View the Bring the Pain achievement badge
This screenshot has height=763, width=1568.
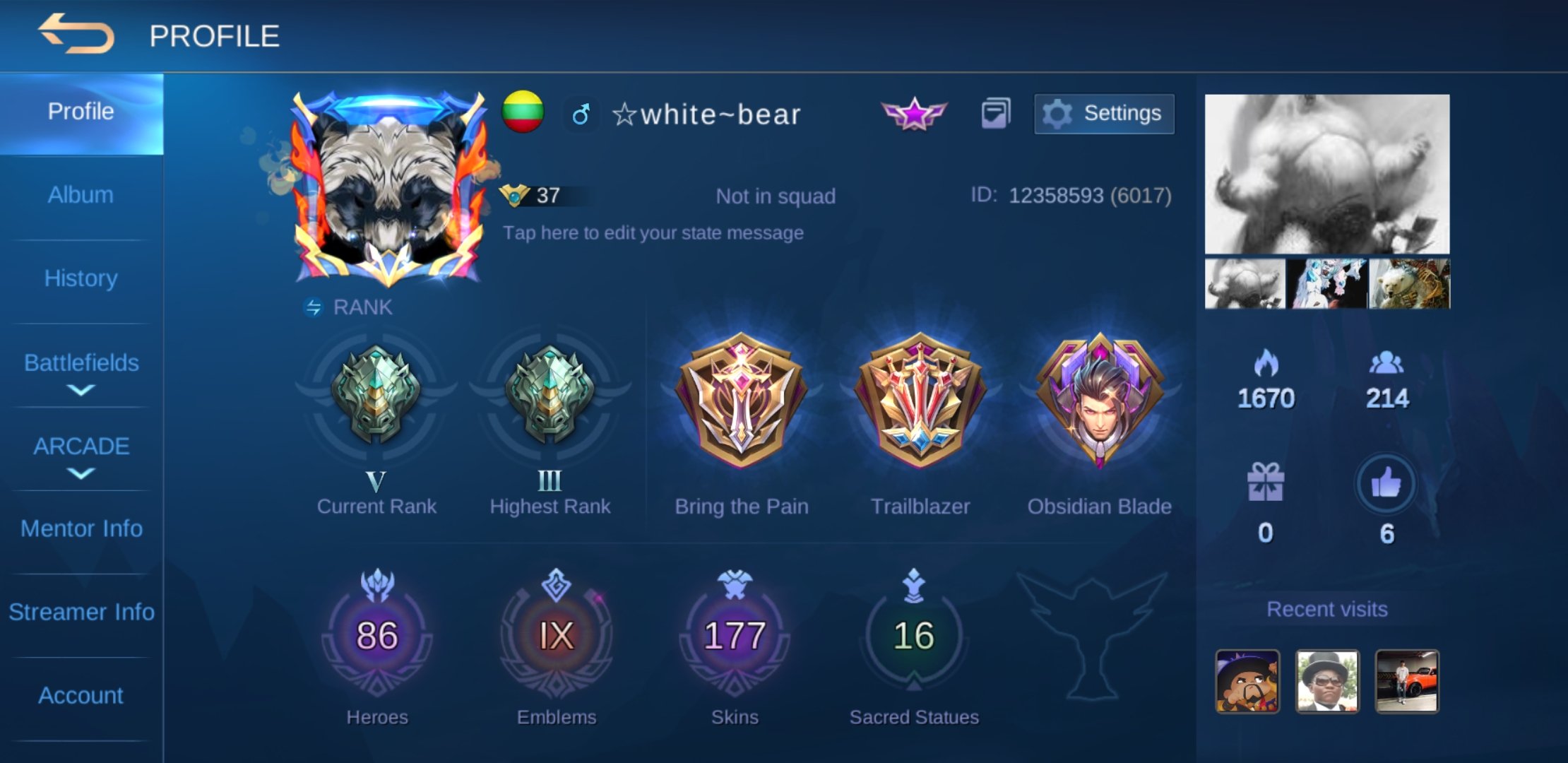point(741,401)
